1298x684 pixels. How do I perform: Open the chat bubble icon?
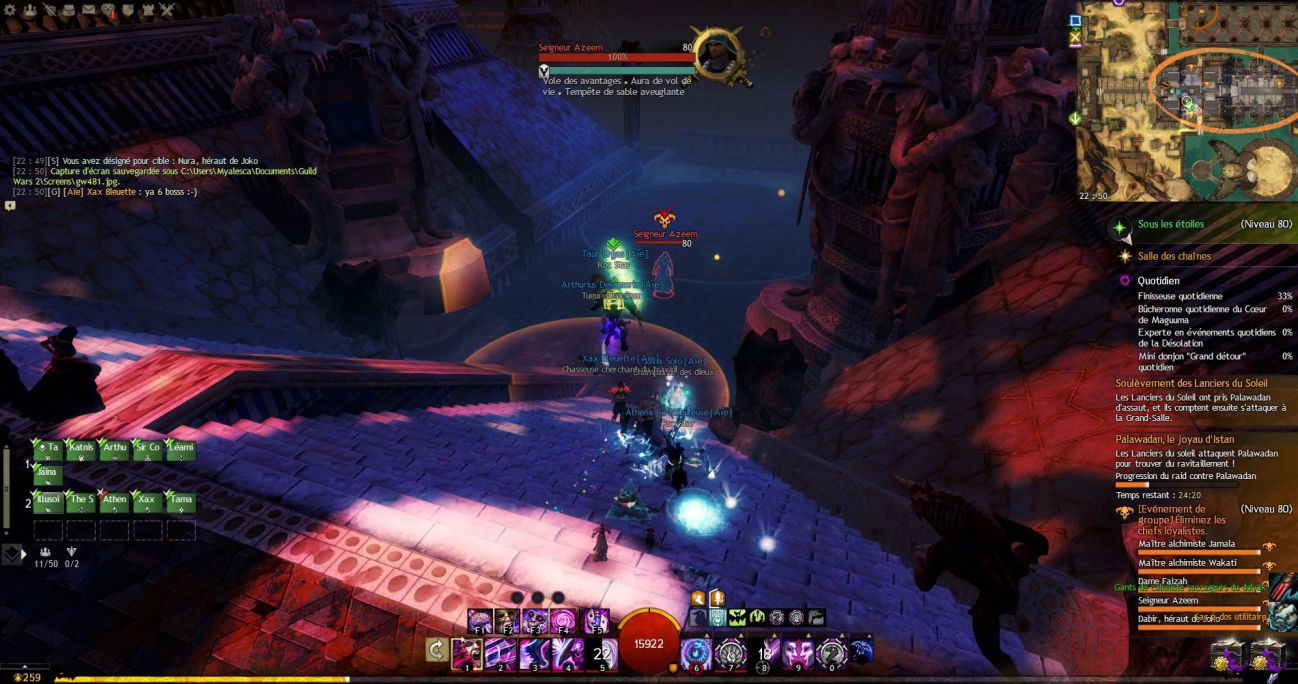pyautogui.click(x=10, y=205)
